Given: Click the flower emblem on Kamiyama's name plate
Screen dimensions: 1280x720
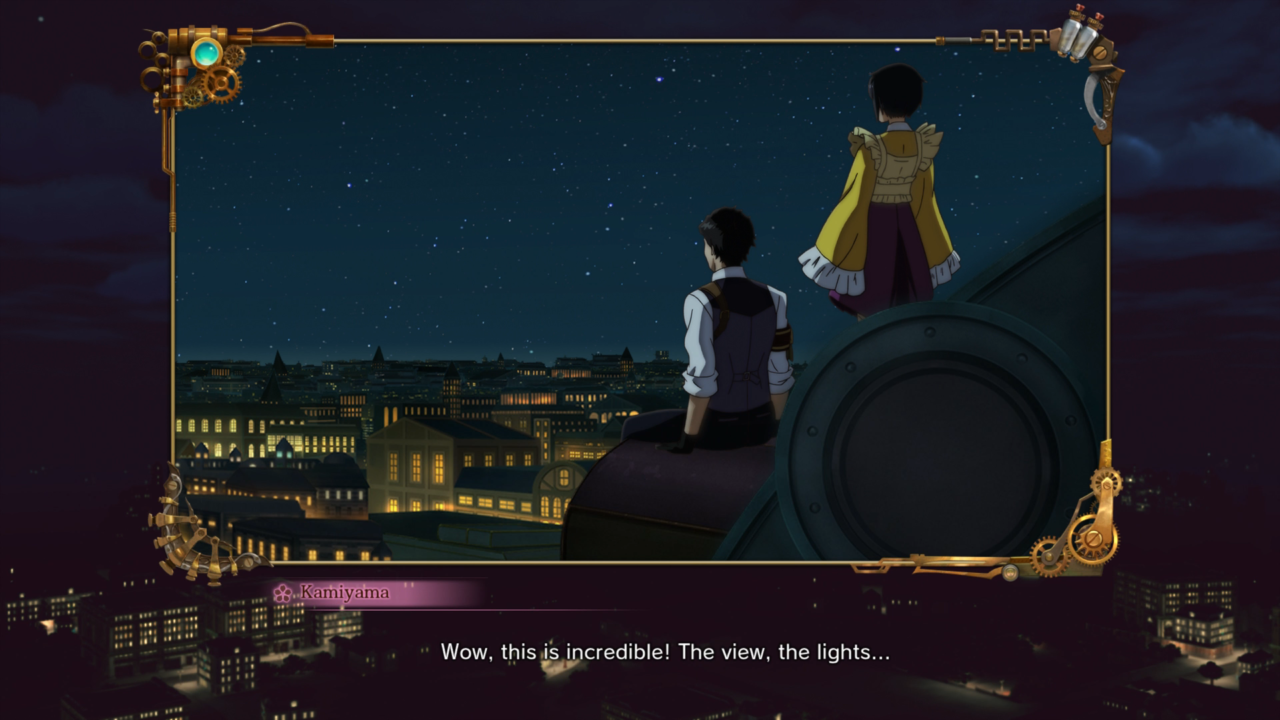Looking at the screenshot, I should (283, 592).
